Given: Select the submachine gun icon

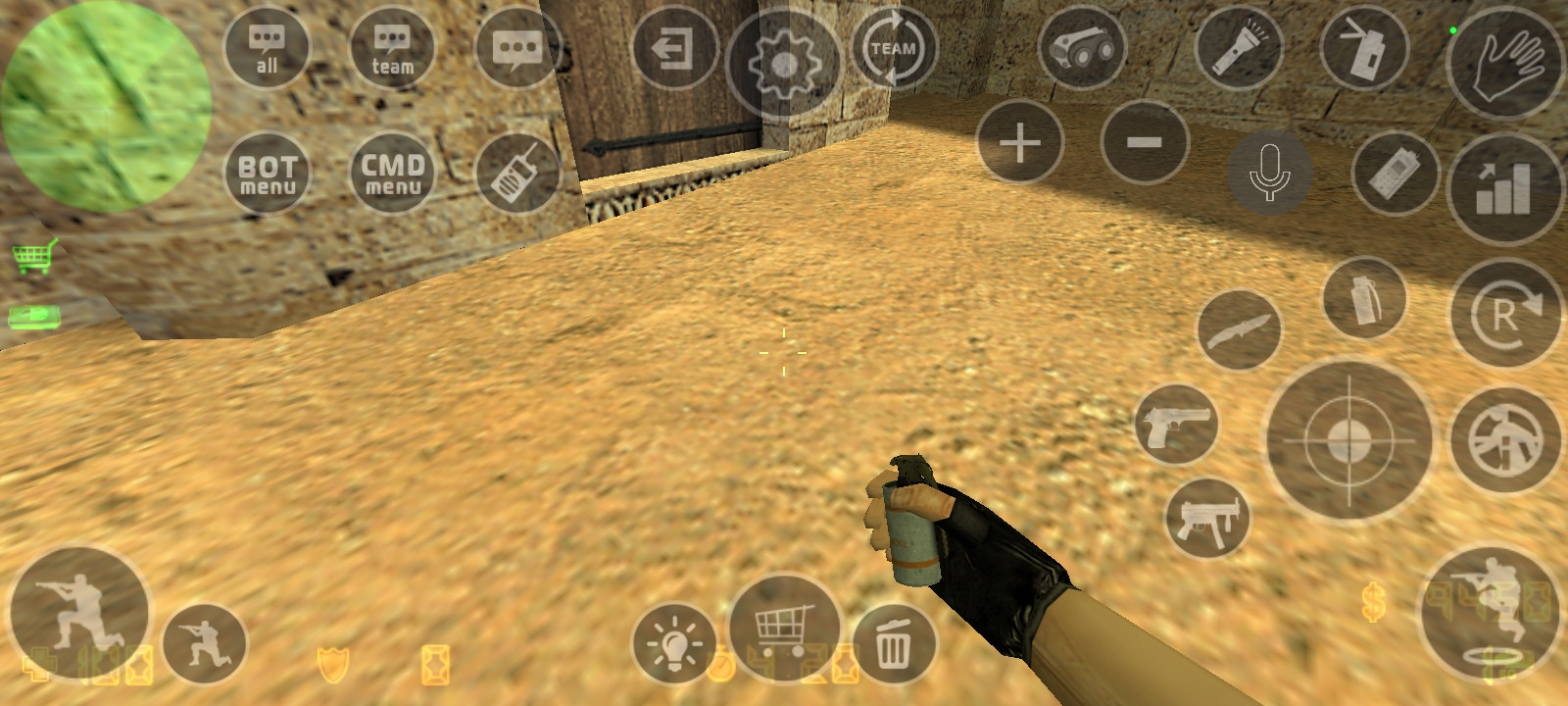Looking at the screenshot, I should [x=1210, y=513].
